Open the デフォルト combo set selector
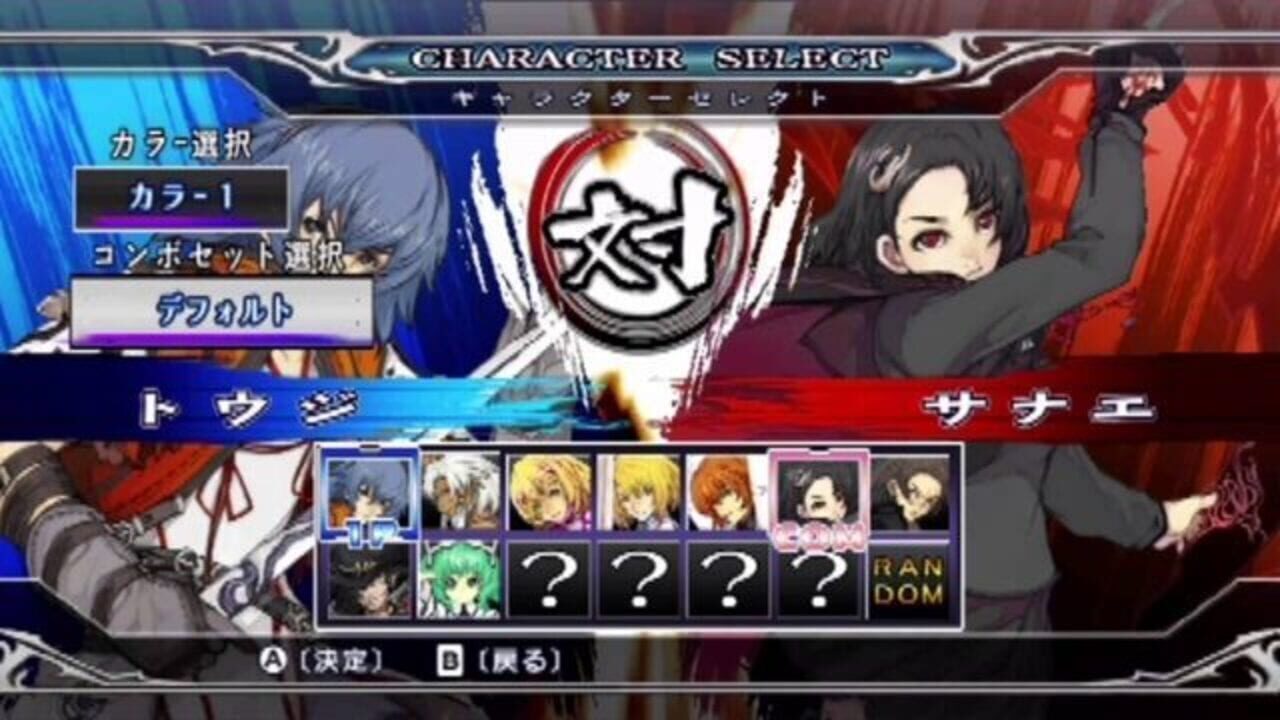Viewport: 1280px width, 720px height. pyautogui.click(x=222, y=310)
